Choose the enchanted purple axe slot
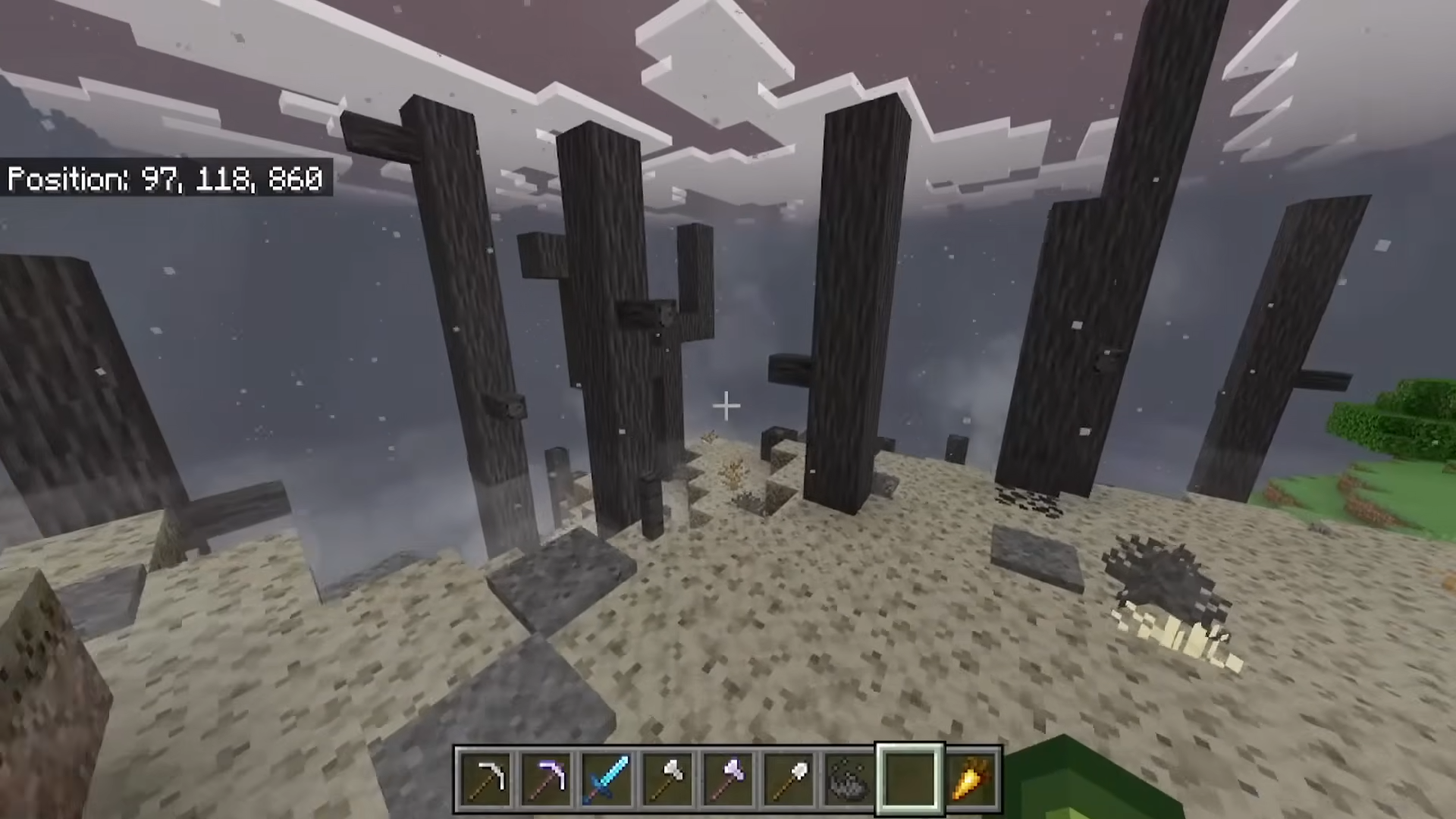The width and height of the screenshot is (1456, 819). 728,779
